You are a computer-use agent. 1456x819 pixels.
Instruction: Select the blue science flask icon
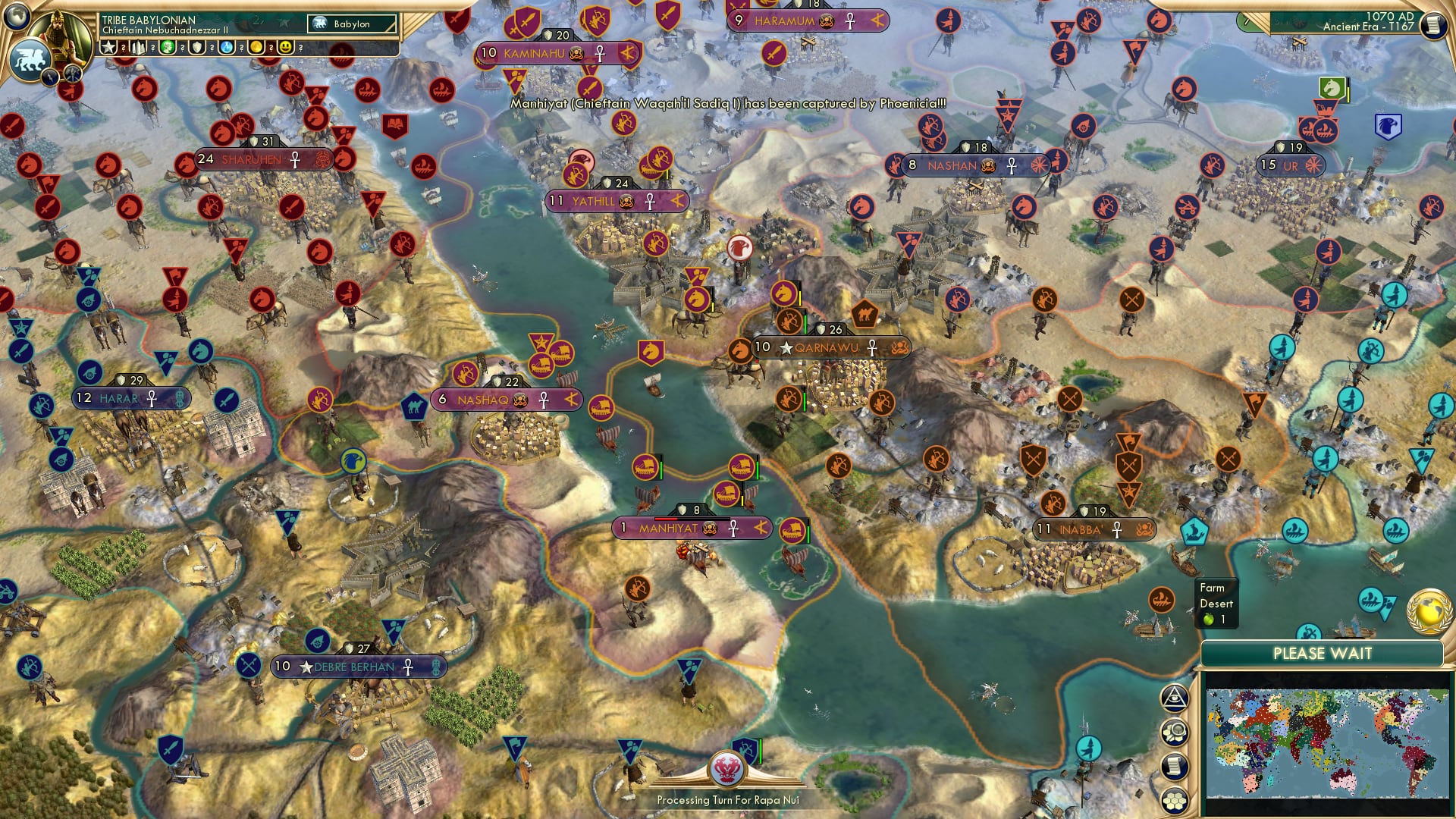pyautogui.click(x=226, y=49)
